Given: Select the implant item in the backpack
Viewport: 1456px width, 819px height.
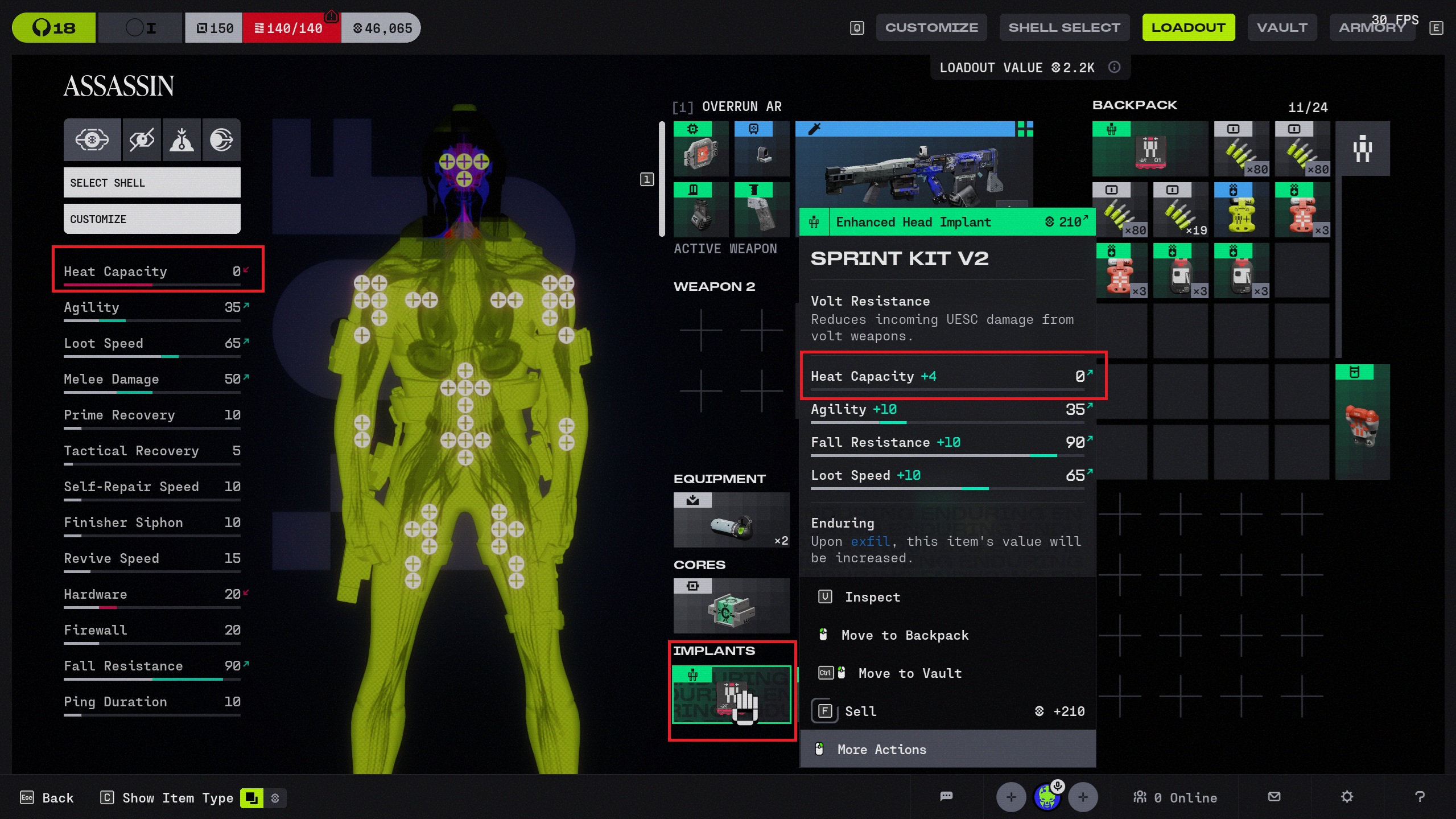Looking at the screenshot, I should pos(1149,149).
